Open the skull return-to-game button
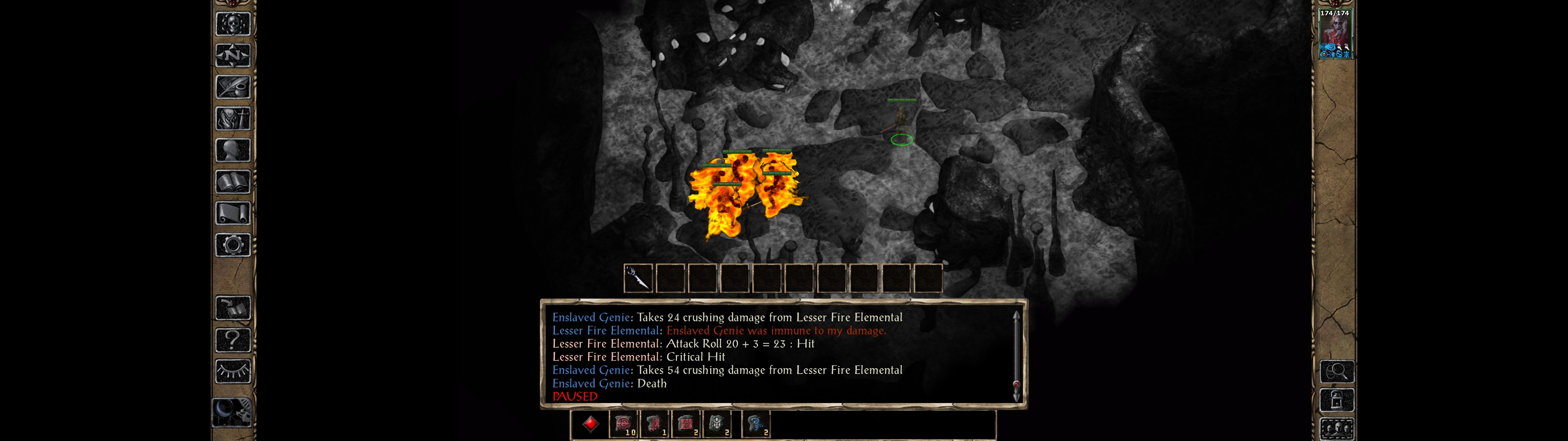The image size is (1568, 441). pos(232,24)
